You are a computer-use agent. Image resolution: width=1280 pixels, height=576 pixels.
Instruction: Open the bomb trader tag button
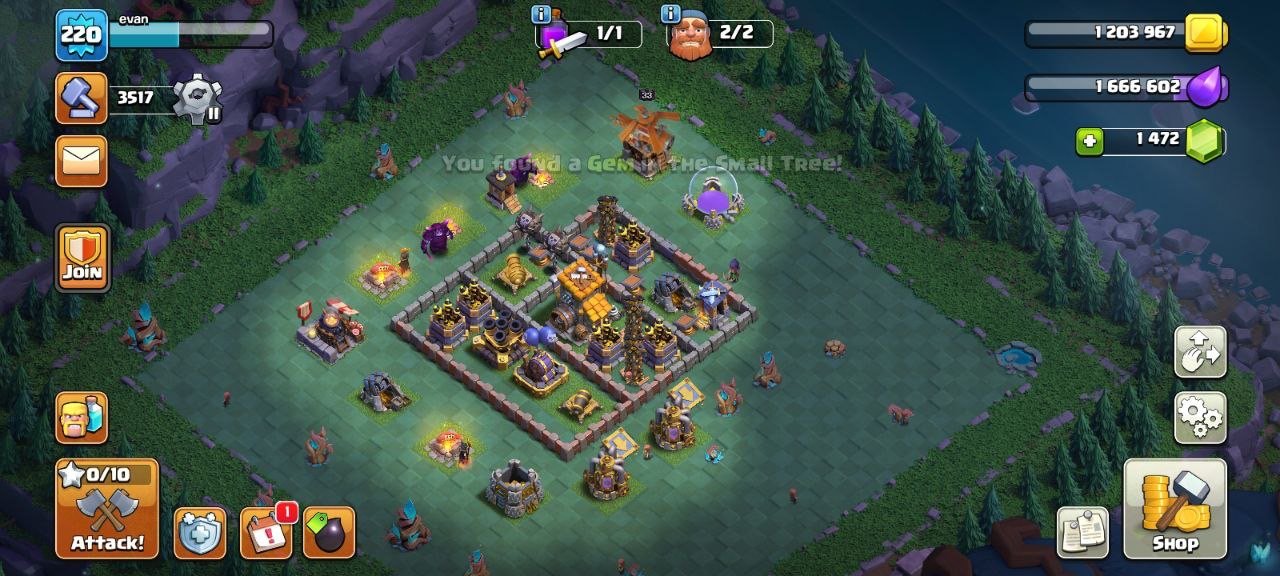(x=329, y=532)
